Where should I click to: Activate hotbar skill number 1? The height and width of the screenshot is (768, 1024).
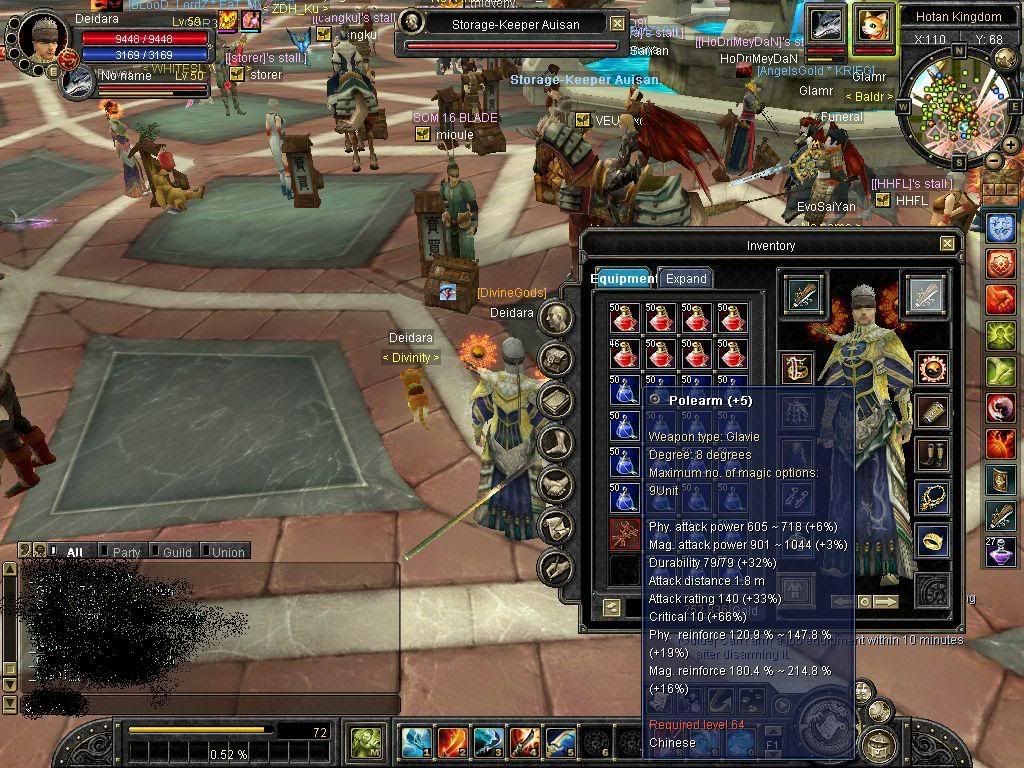click(416, 743)
